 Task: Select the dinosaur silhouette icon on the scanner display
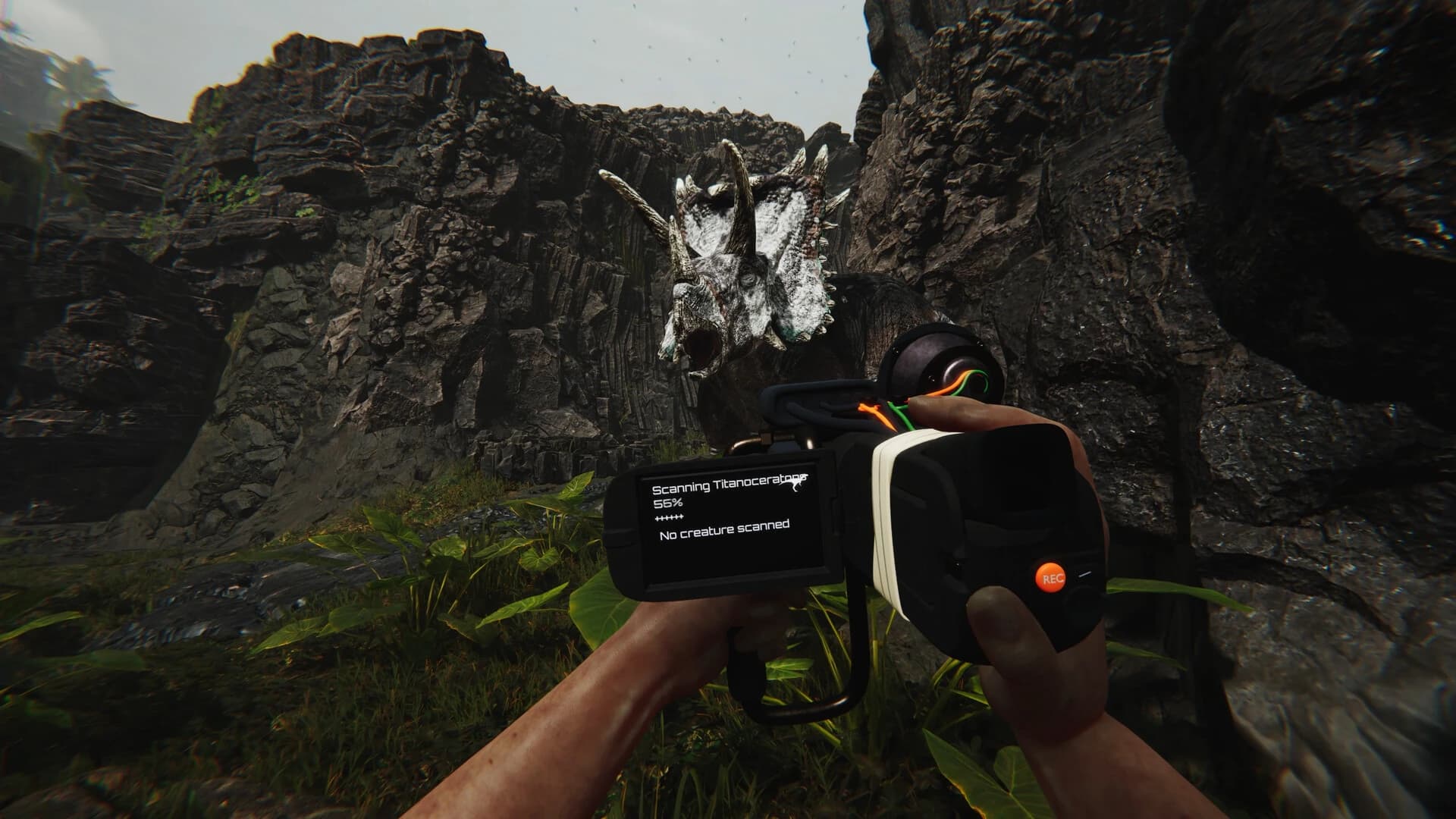click(796, 485)
